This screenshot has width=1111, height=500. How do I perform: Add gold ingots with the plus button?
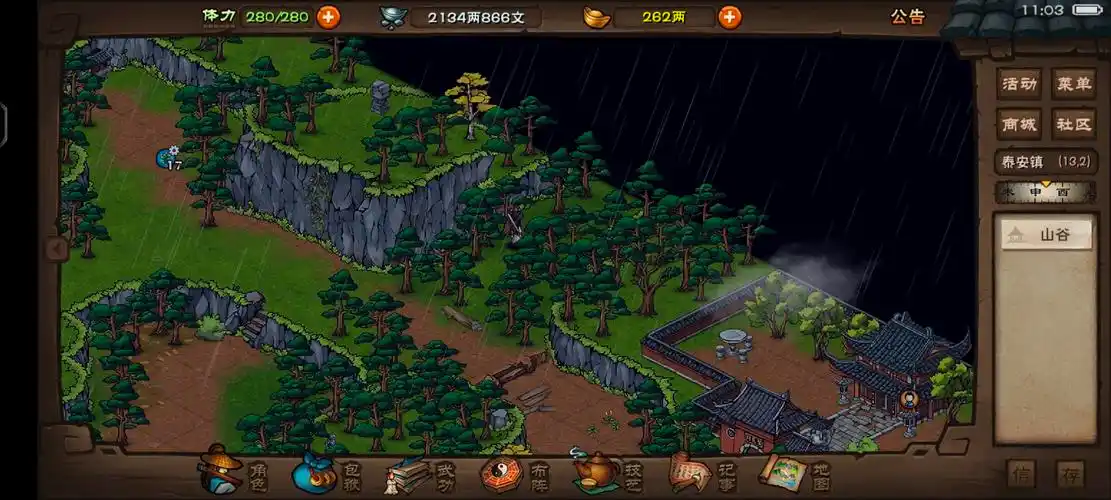(730, 17)
